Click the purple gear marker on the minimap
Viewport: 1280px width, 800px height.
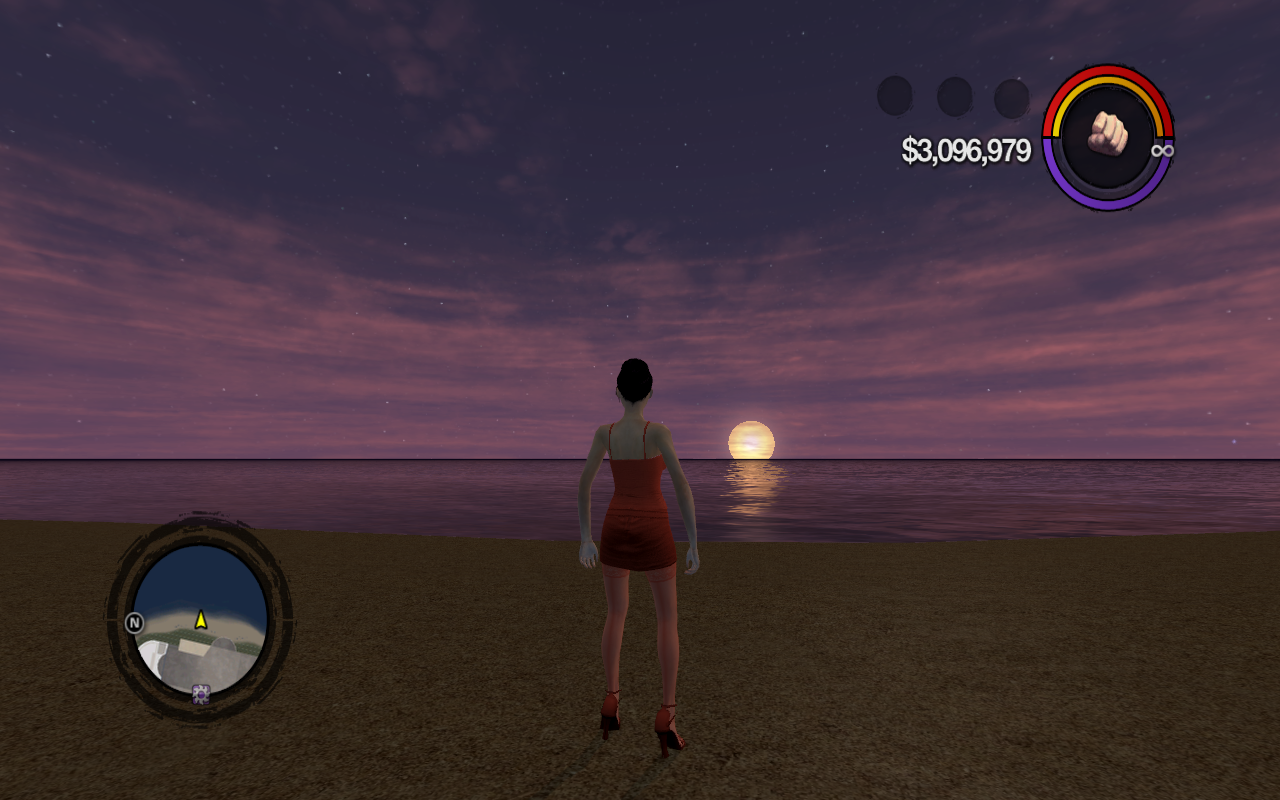click(201, 693)
